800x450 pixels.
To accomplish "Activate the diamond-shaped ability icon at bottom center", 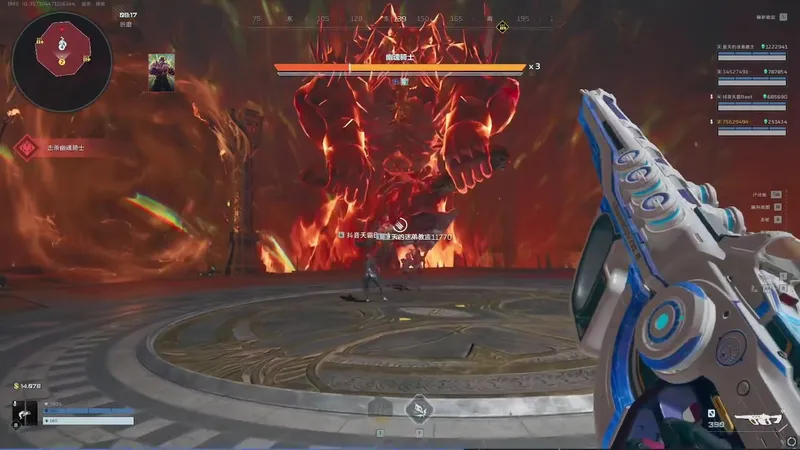I will click(418, 407).
